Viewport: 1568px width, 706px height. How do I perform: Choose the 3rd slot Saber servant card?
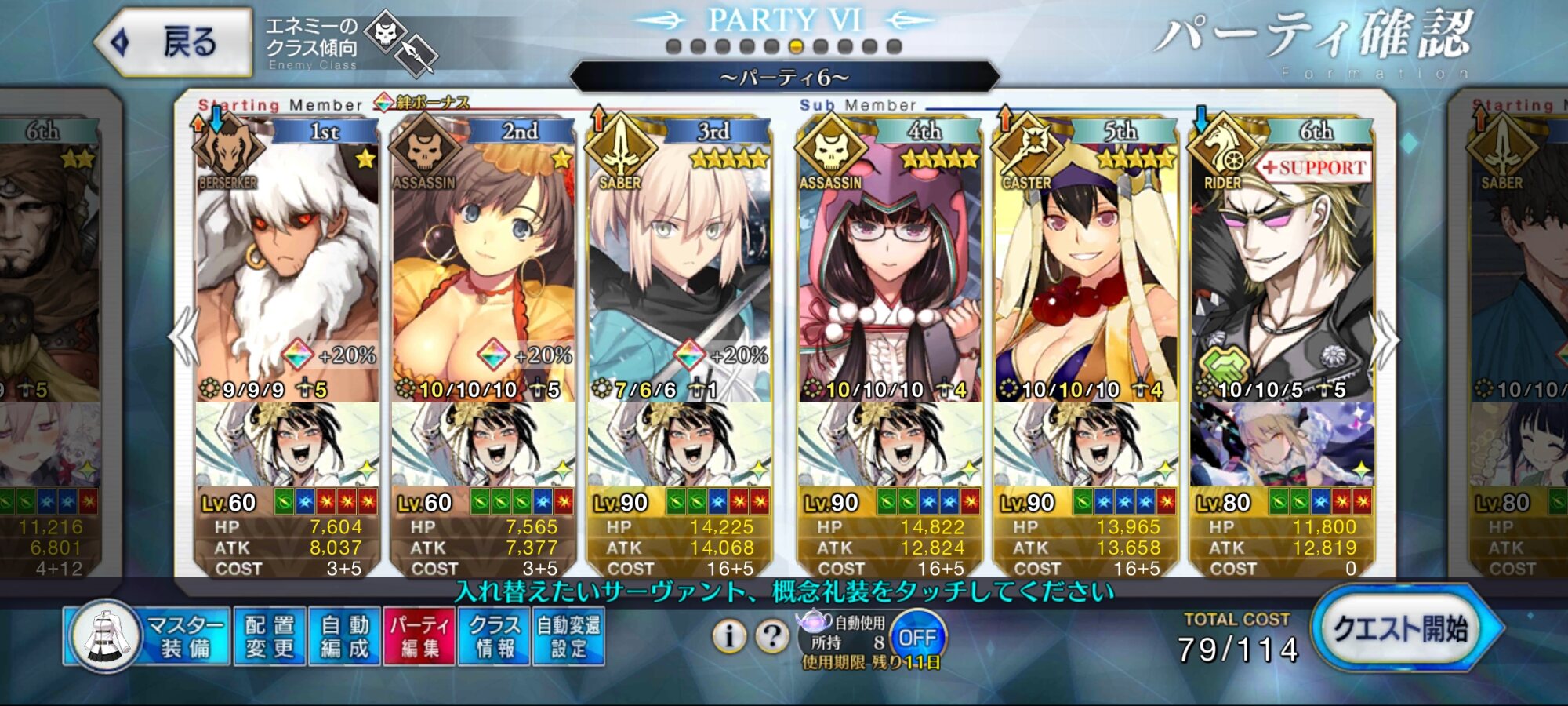pos(679,267)
